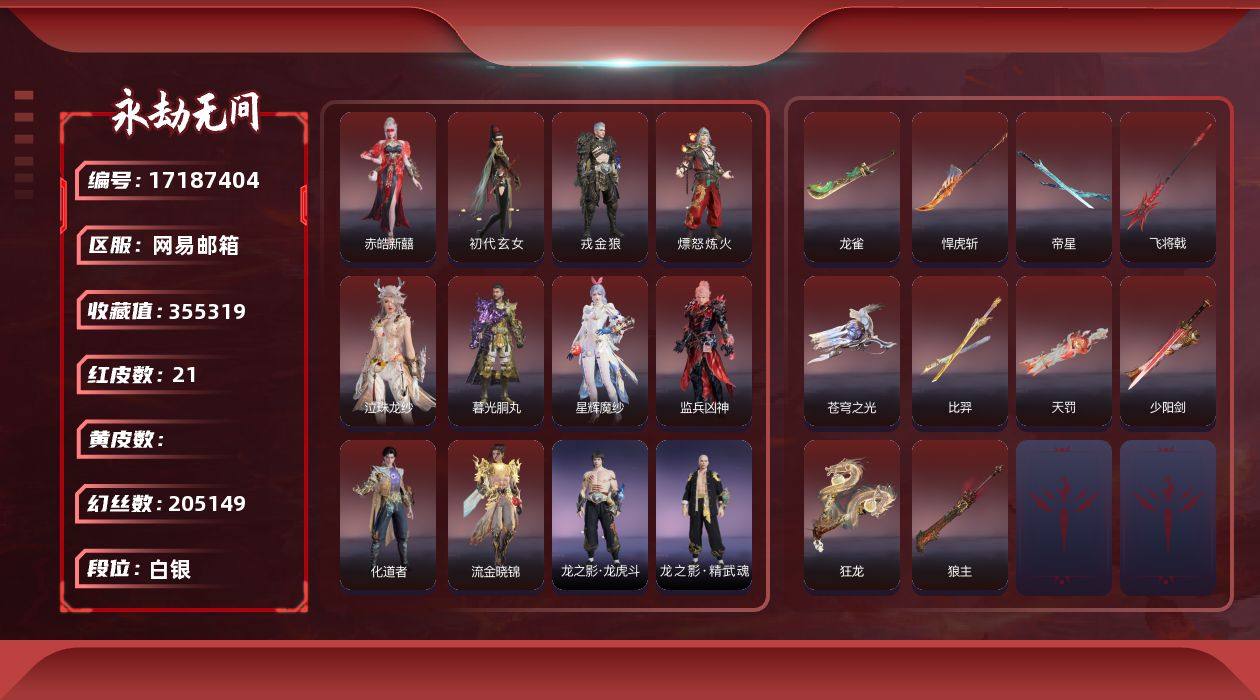Choose the 龙之影·精武魂 skin card

704,515
